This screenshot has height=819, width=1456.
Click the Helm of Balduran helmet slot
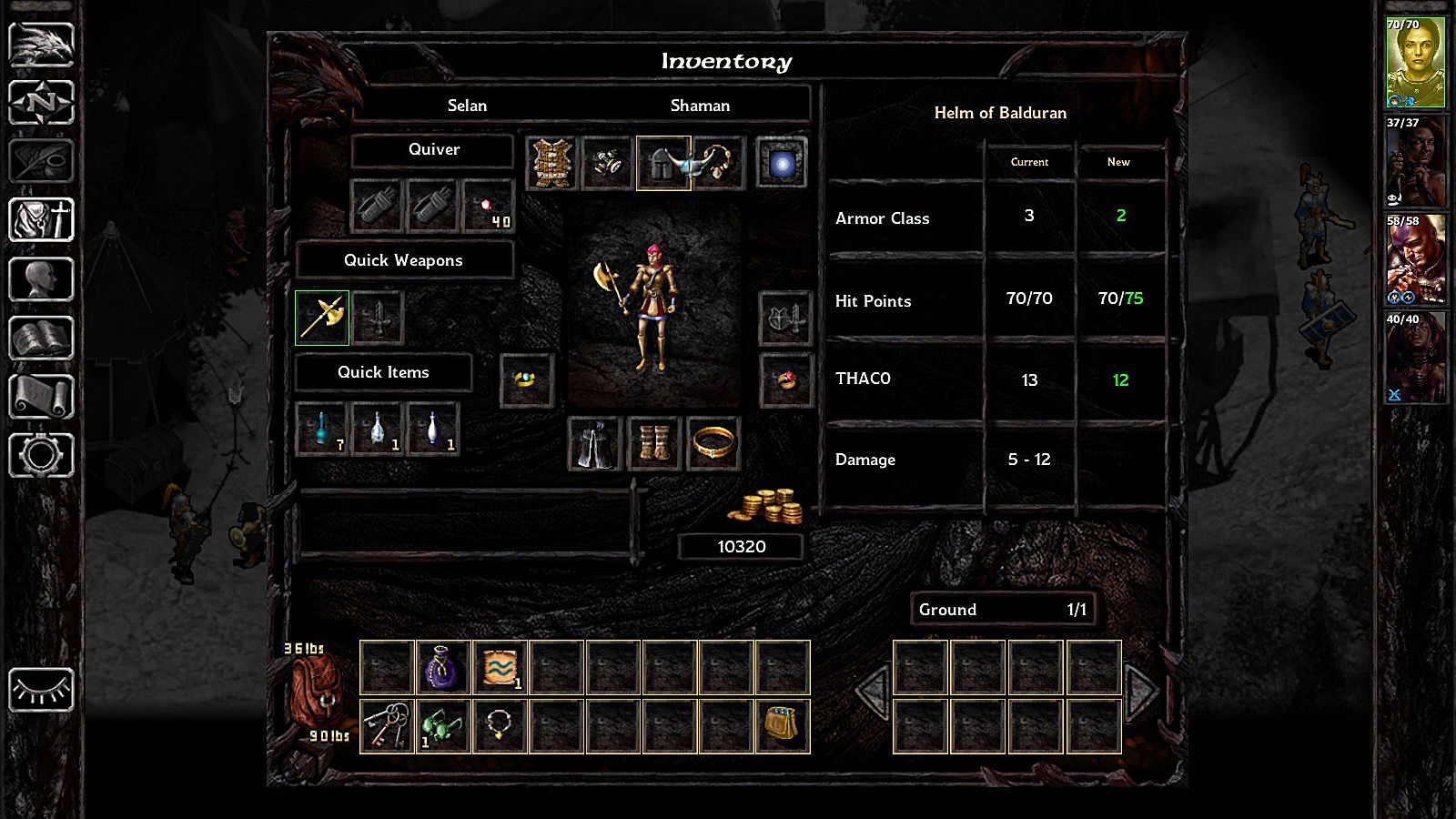click(x=662, y=164)
